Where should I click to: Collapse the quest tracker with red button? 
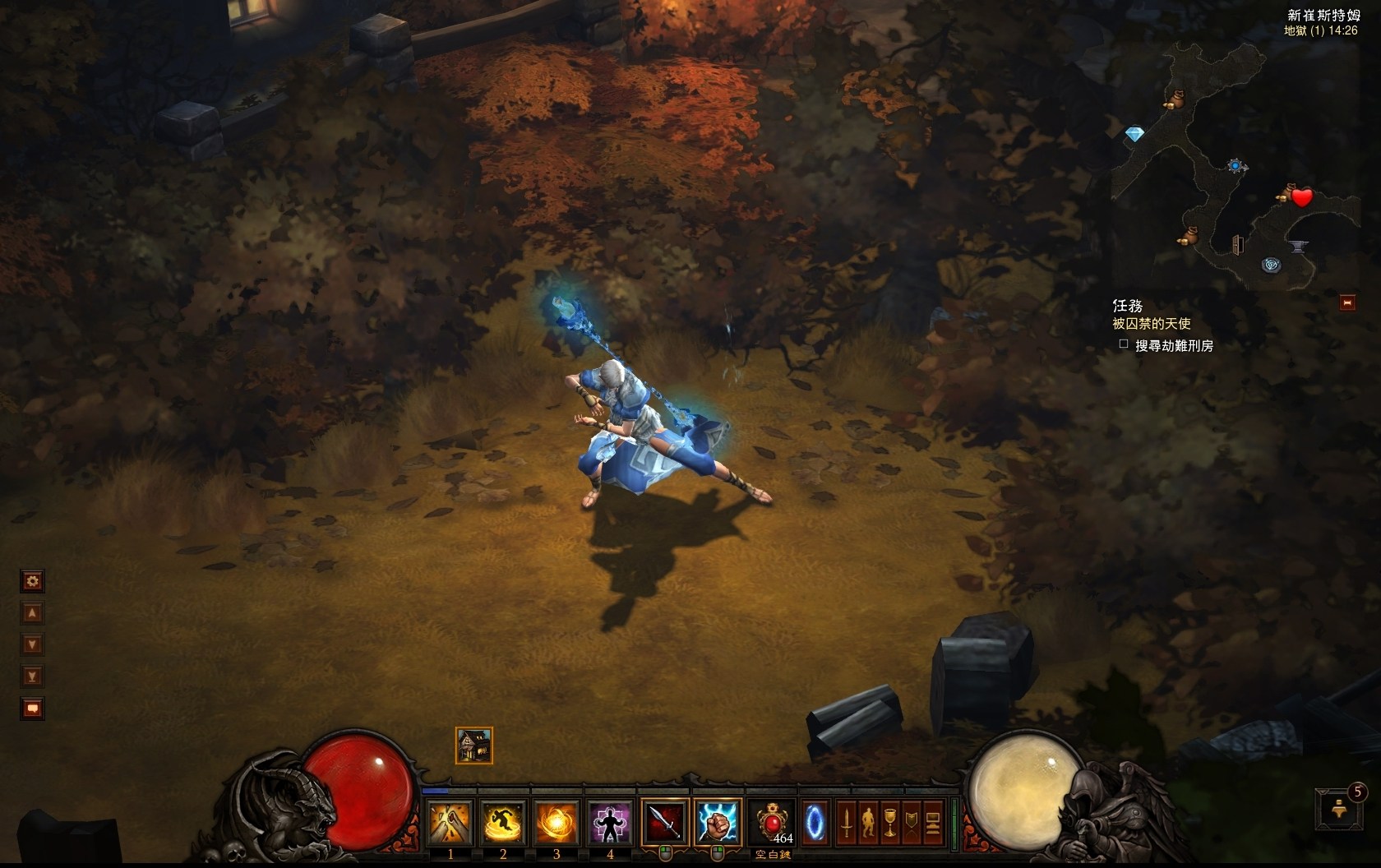[1347, 302]
